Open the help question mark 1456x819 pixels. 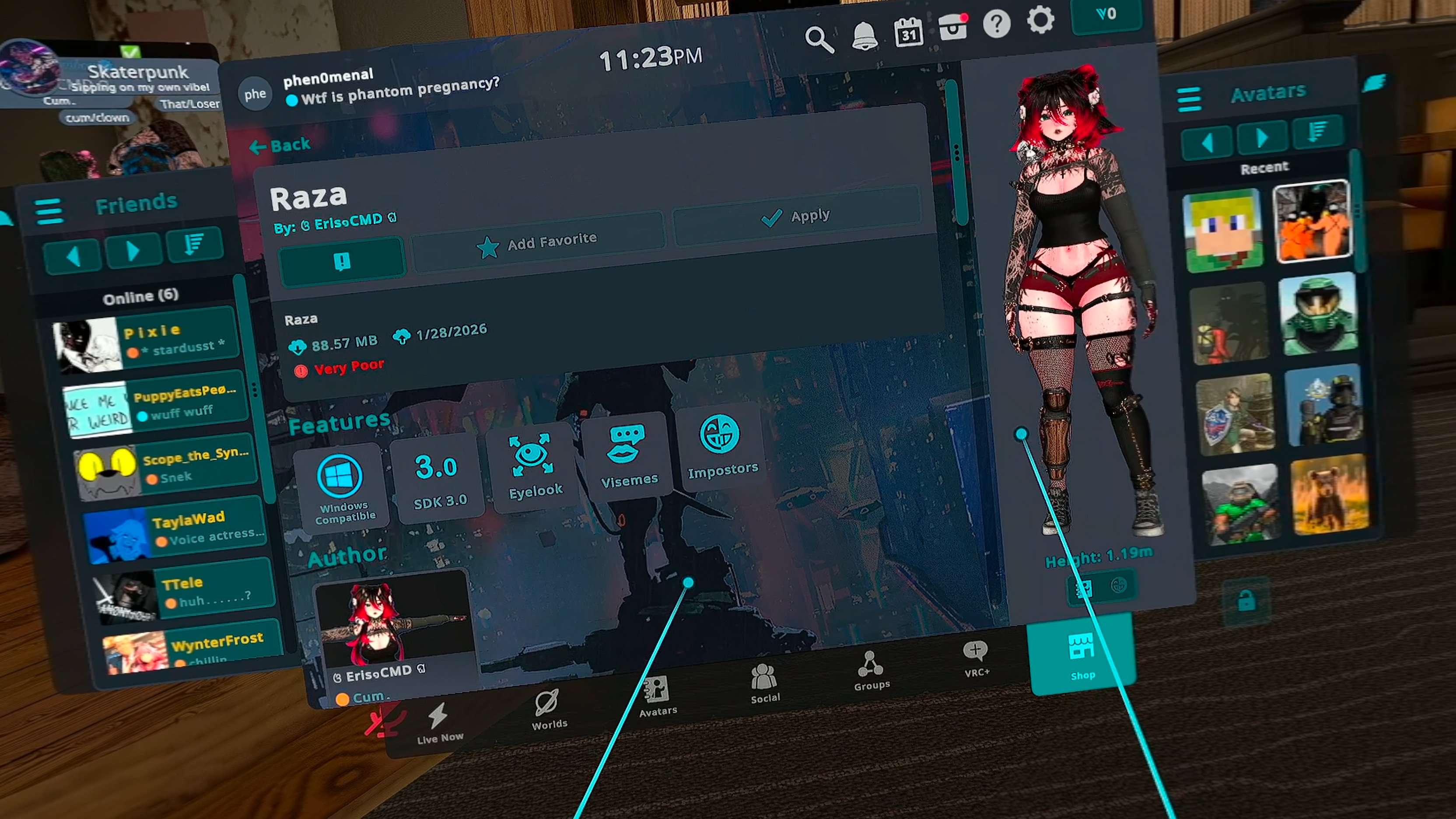pos(997,24)
